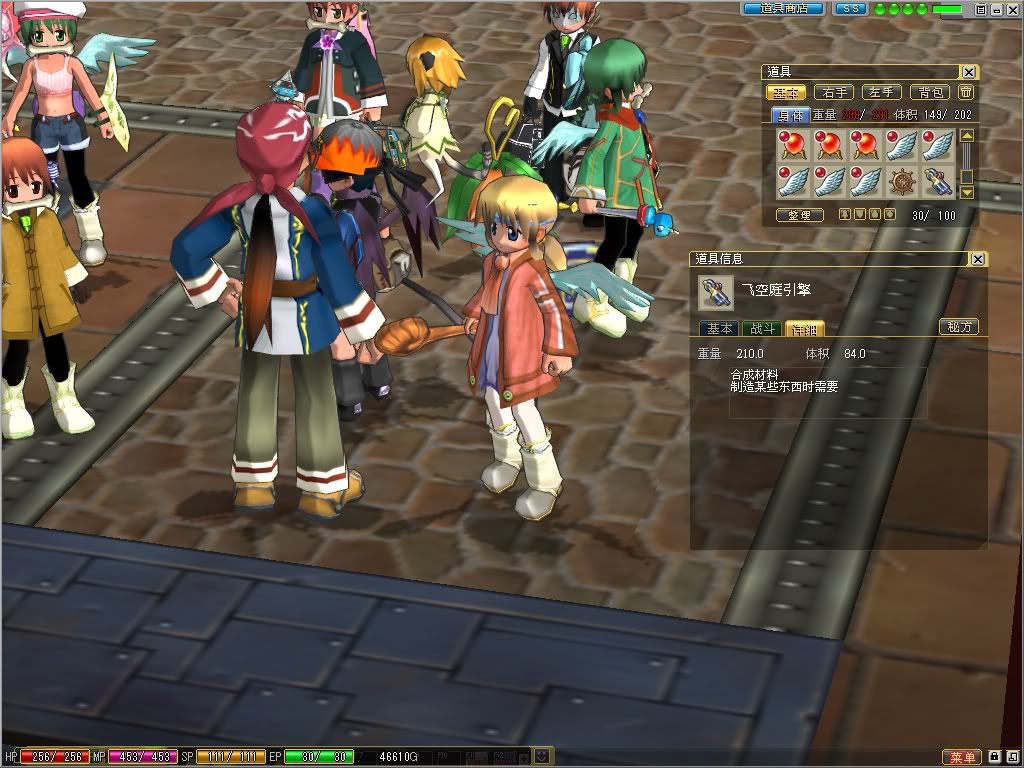Viewport: 1024px width, 768px height.
Task: Select the ship's wheel item slot
Action: coord(902,181)
